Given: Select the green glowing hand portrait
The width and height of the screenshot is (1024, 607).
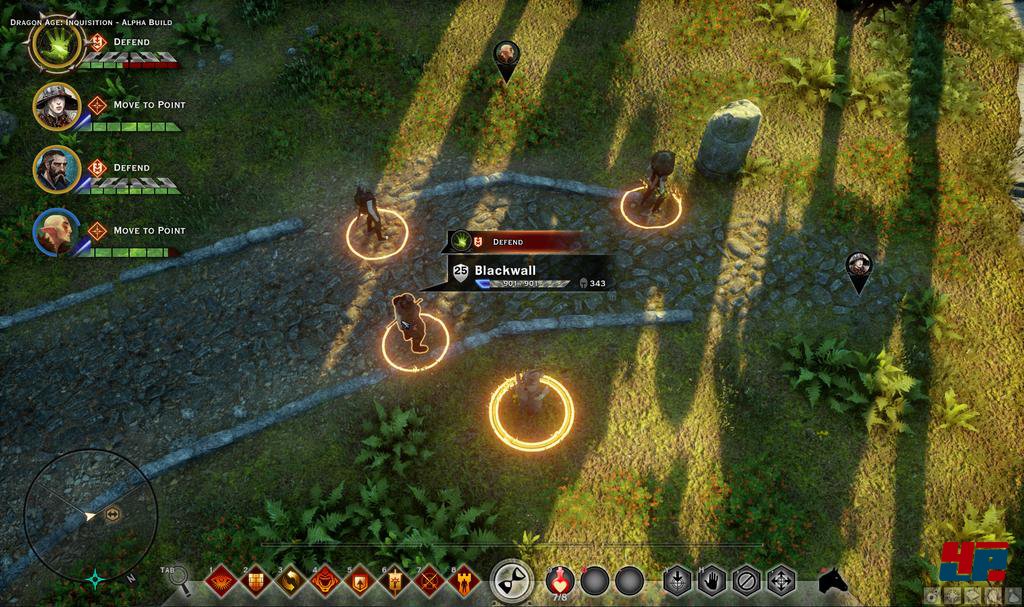Looking at the screenshot, I should pos(57,44).
